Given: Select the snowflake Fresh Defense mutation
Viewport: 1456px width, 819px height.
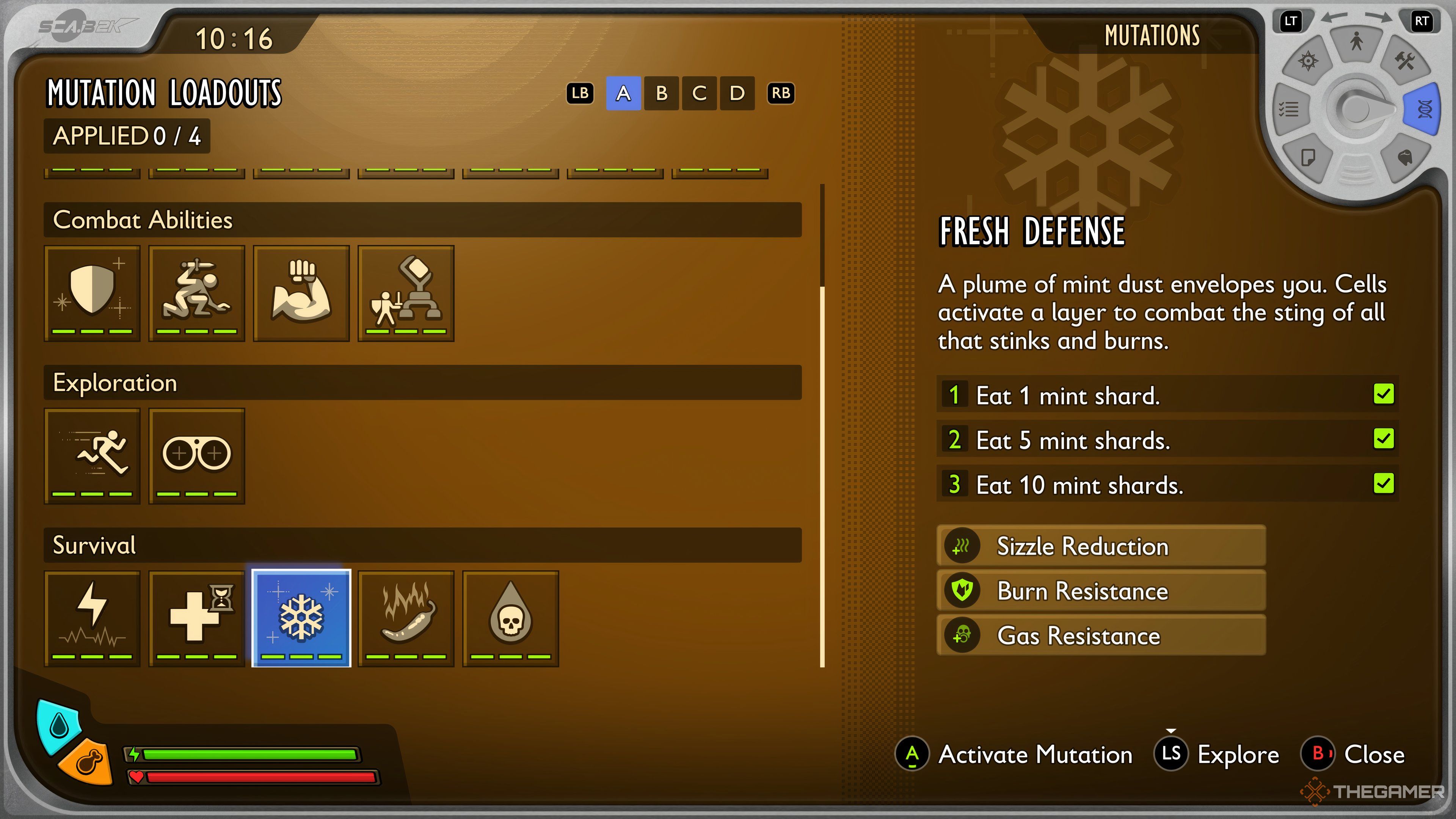Looking at the screenshot, I should coord(301,618).
